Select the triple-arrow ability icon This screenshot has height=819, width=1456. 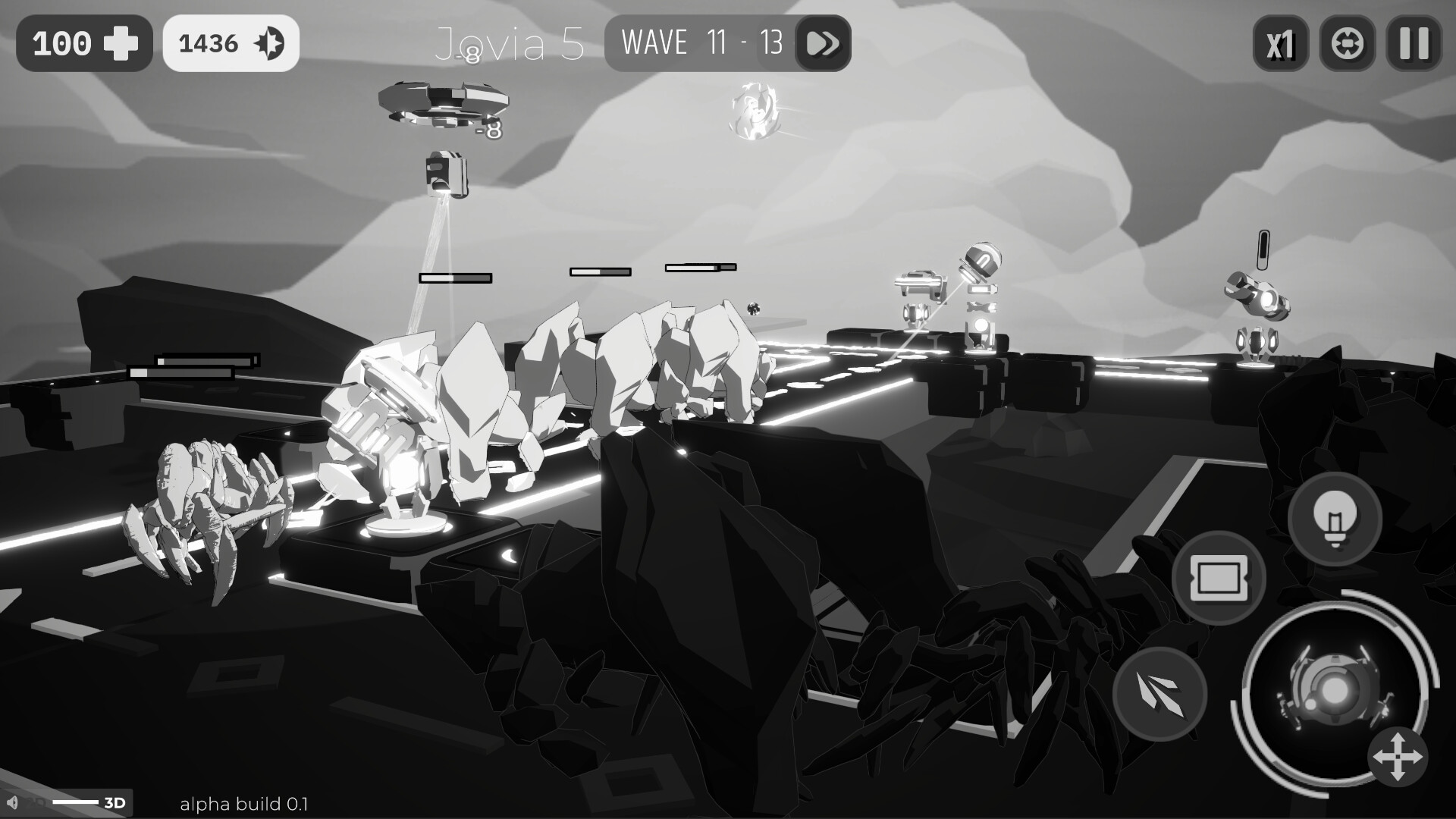(x=1160, y=695)
